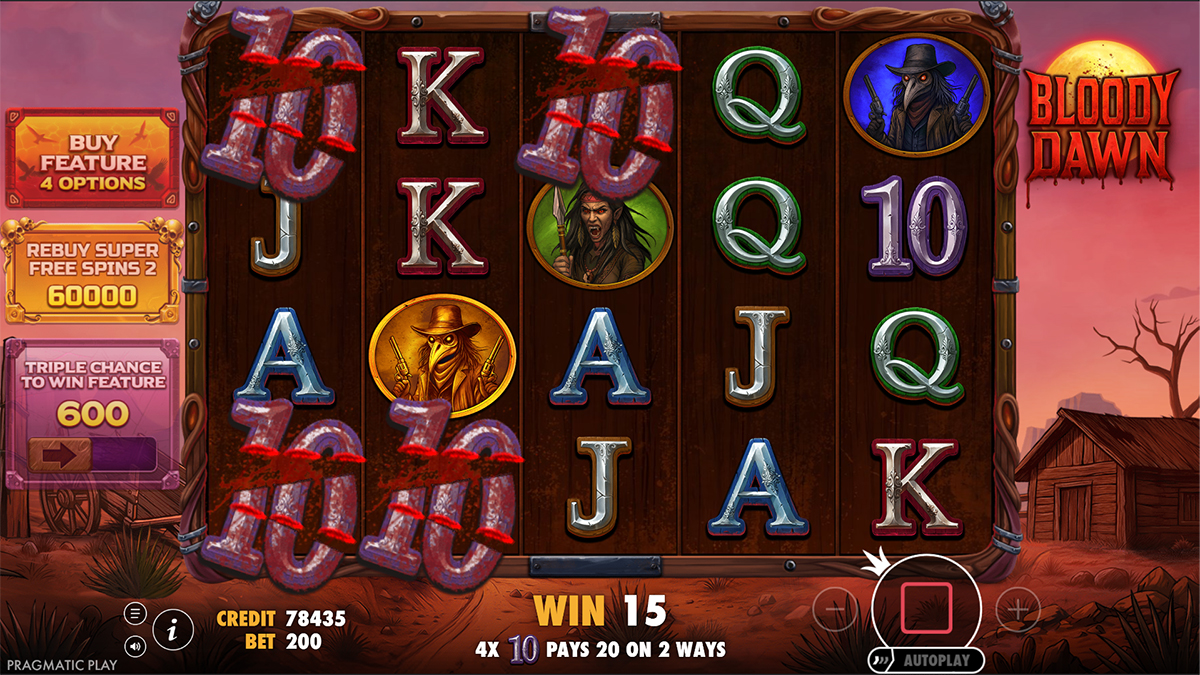Open the Buy Feature 4 Options panel
The width and height of the screenshot is (1200, 675).
click(x=93, y=159)
